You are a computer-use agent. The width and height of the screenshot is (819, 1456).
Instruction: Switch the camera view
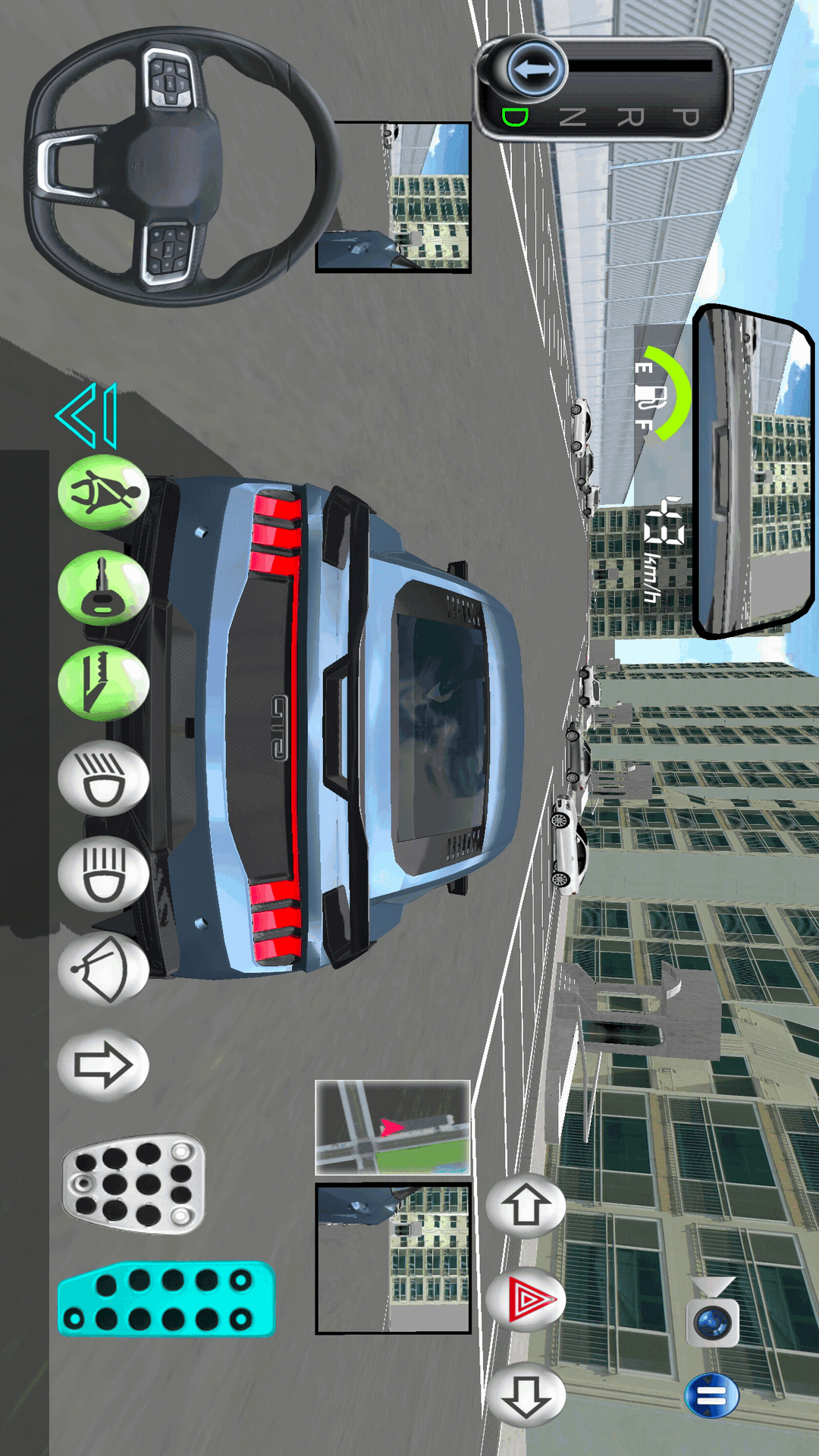pyautogui.click(x=712, y=1320)
